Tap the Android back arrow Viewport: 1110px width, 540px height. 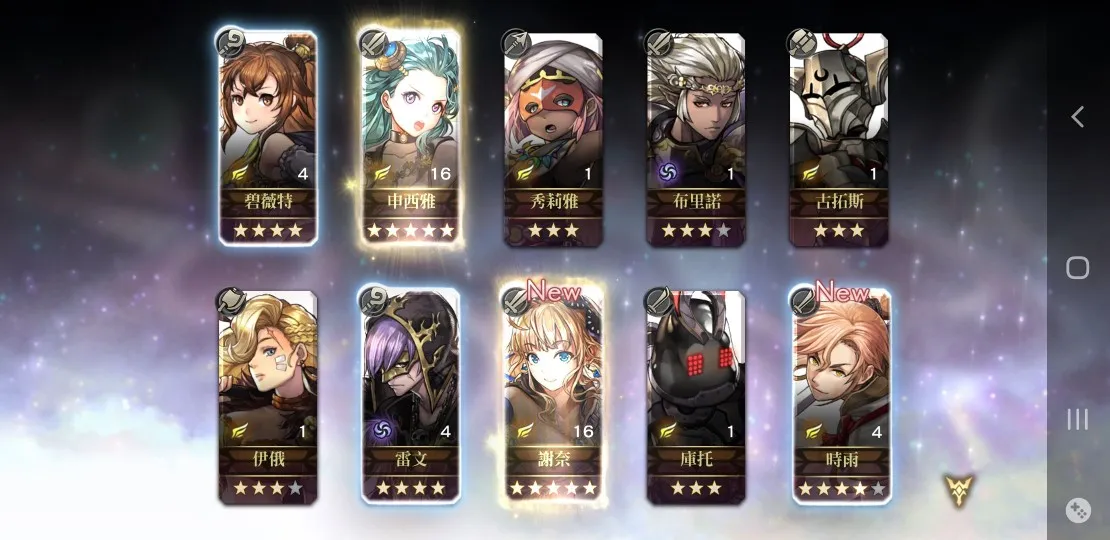pyautogui.click(x=1077, y=117)
